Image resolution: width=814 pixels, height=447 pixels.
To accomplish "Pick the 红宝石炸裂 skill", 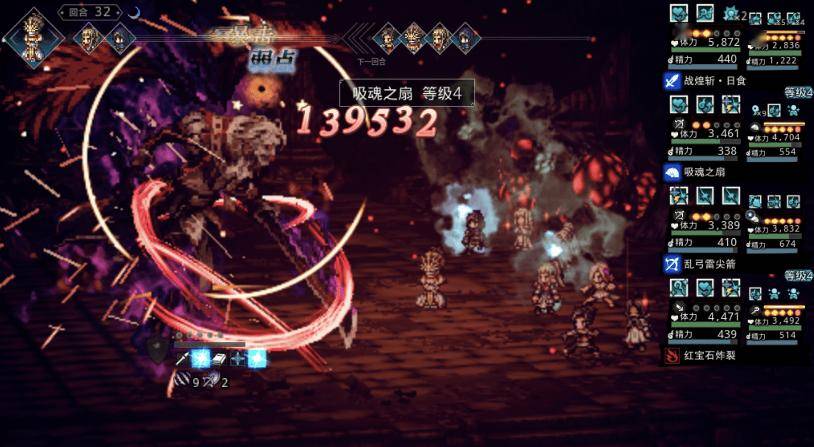I will [x=711, y=355].
